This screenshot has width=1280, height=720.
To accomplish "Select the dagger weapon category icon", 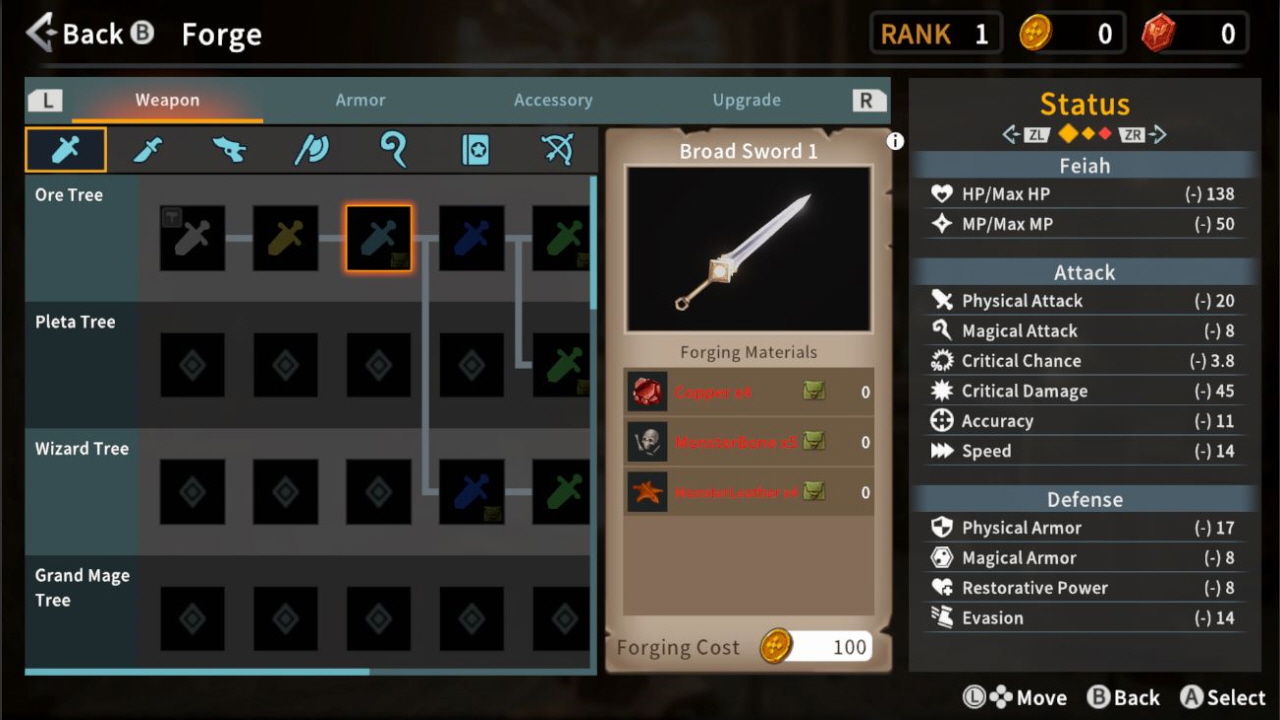I will 148,148.
